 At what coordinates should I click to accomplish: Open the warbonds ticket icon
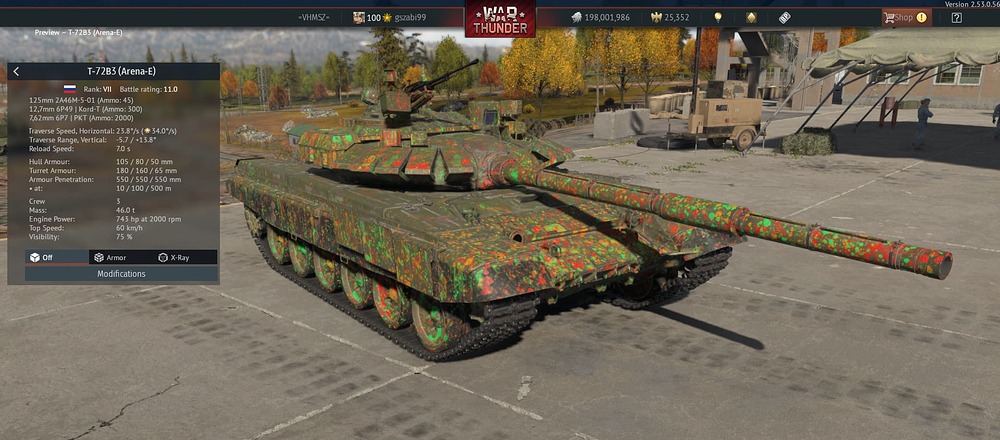pyautogui.click(x=785, y=17)
